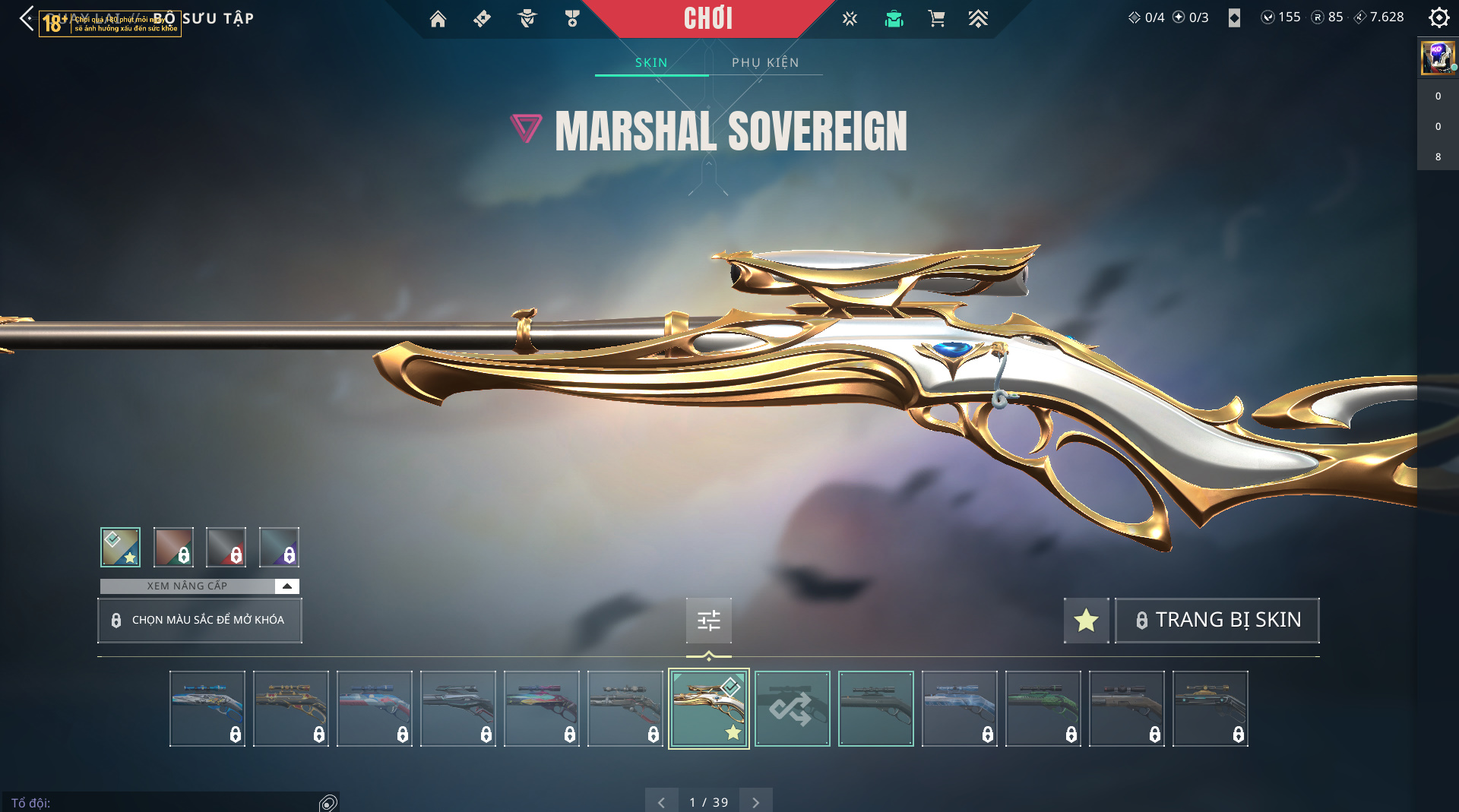Screen dimensions: 1459x812
Task: Go back with the top-left arrow
Action: 27,18
